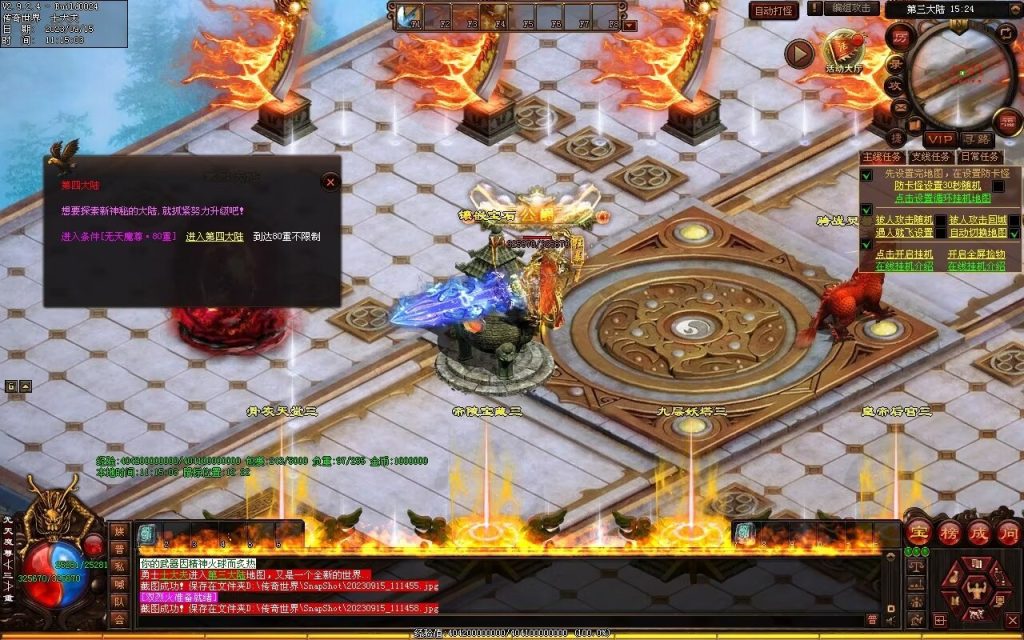
Task: Open the 活动大厅 event hall icon
Action: tap(845, 51)
